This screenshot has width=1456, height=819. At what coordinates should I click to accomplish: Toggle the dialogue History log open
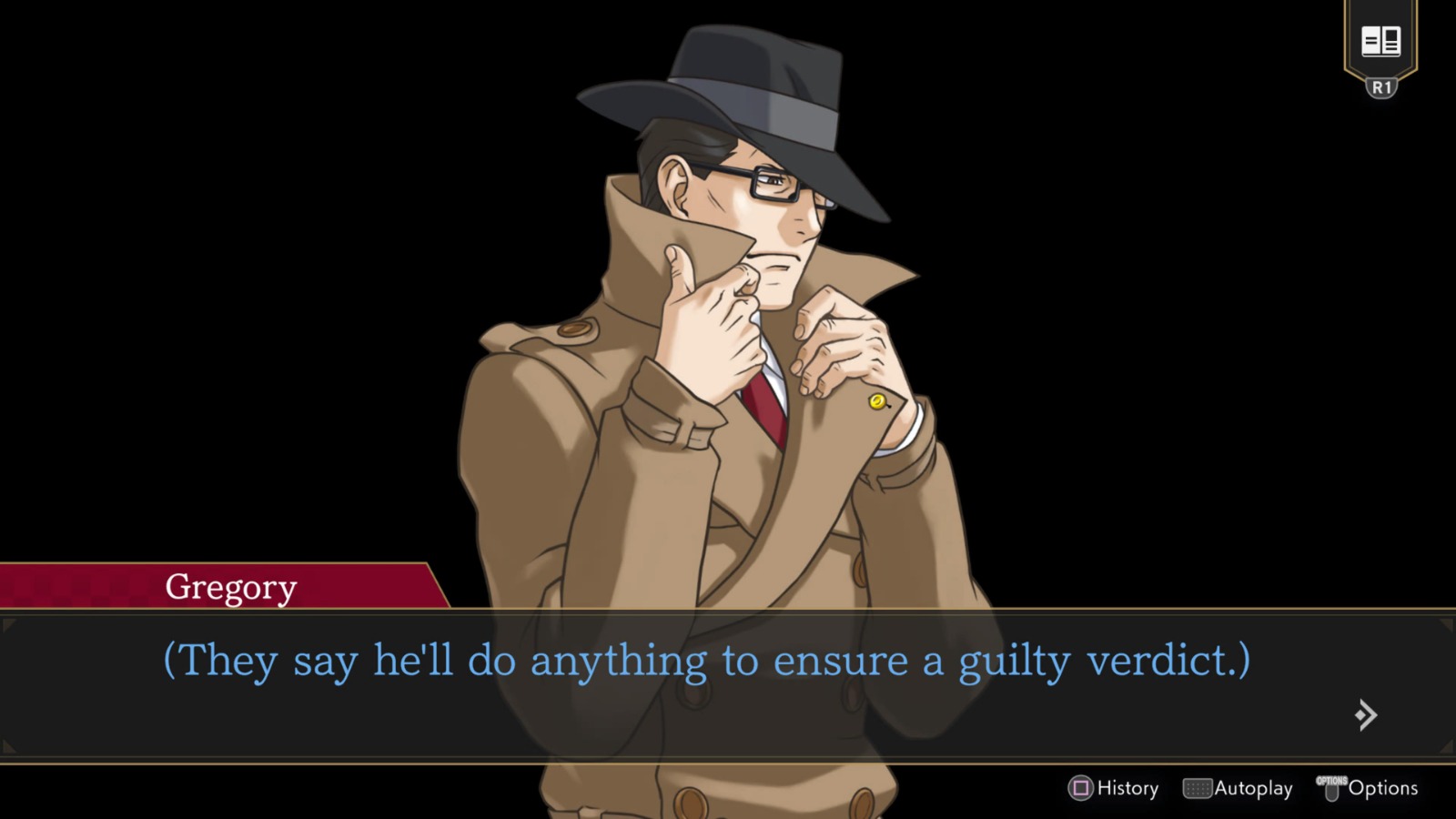click(x=1127, y=788)
